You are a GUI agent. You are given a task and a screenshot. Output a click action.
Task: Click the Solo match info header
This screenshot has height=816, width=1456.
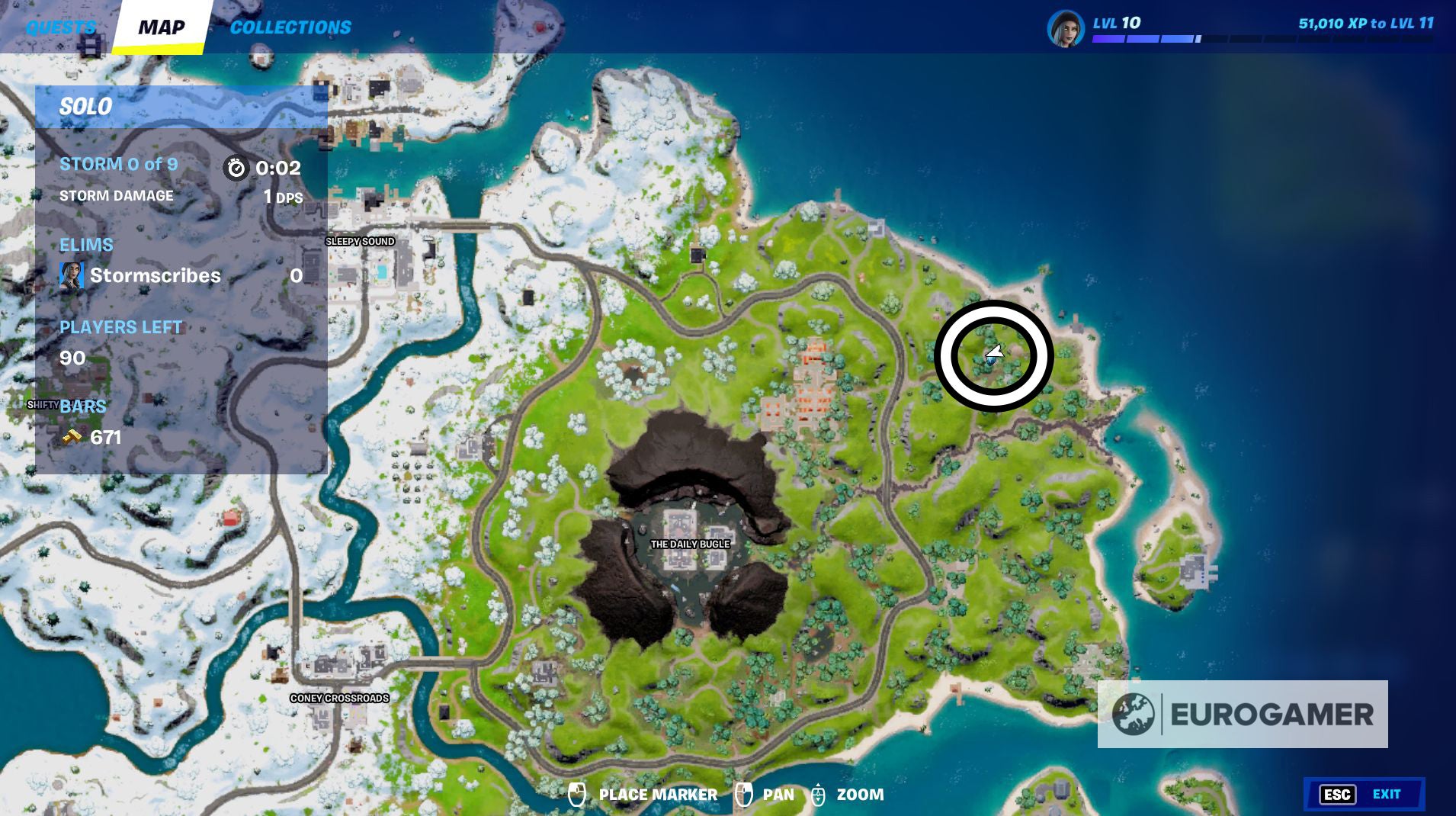(86, 107)
